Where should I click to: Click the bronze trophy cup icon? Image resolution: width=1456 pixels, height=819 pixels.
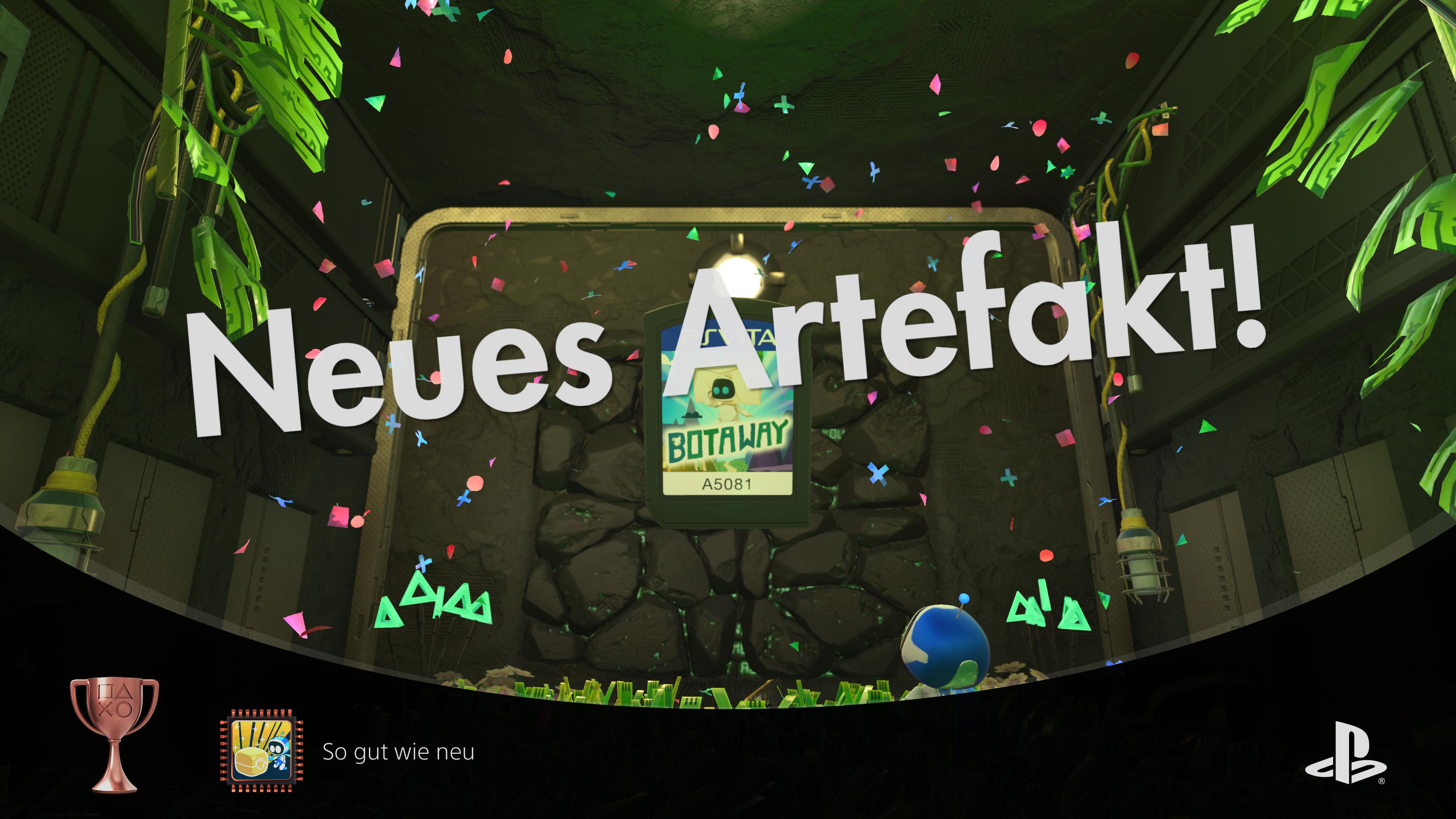(x=114, y=734)
